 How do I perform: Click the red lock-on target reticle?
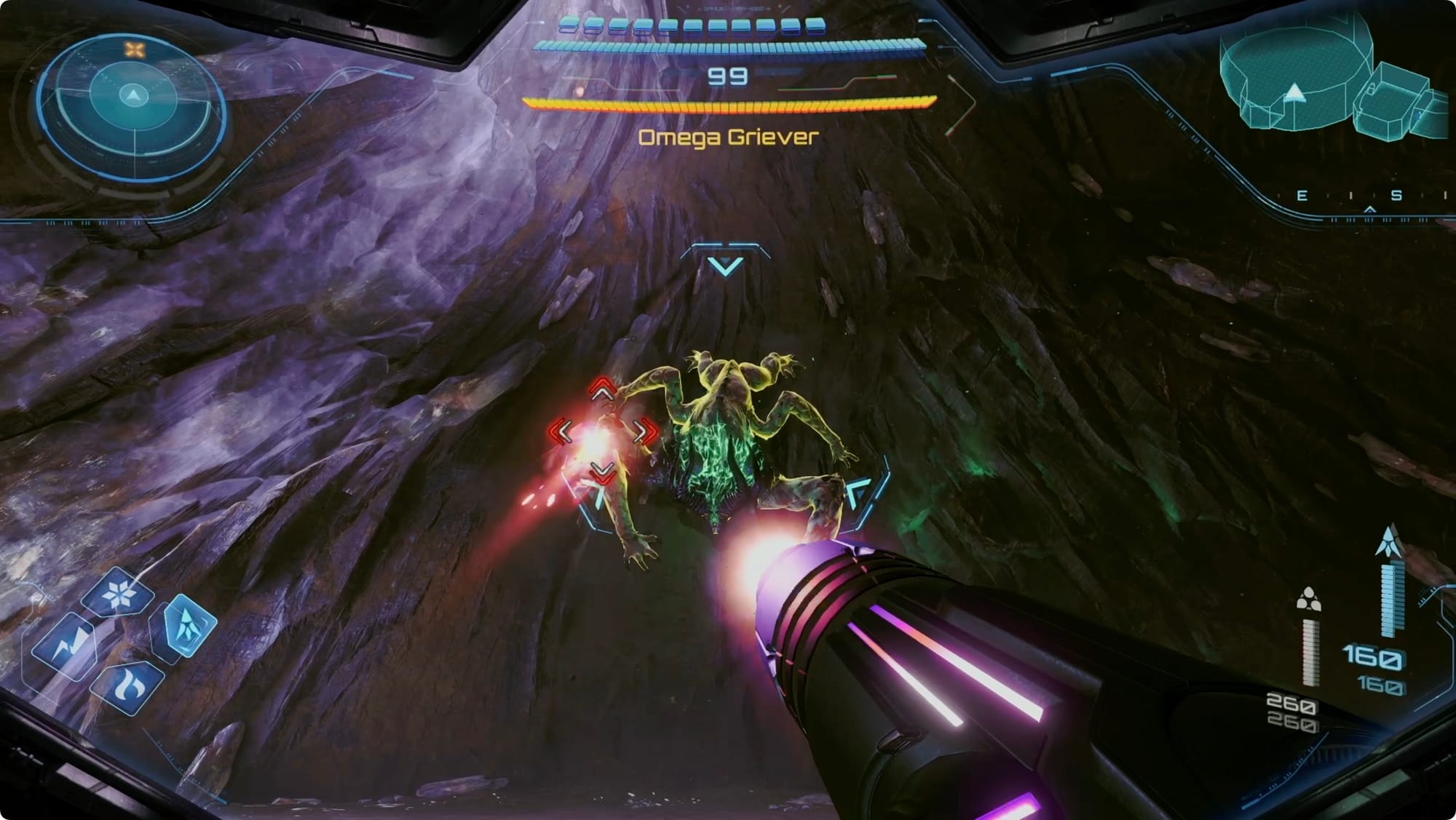pyautogui.click(x=601, y=431)
